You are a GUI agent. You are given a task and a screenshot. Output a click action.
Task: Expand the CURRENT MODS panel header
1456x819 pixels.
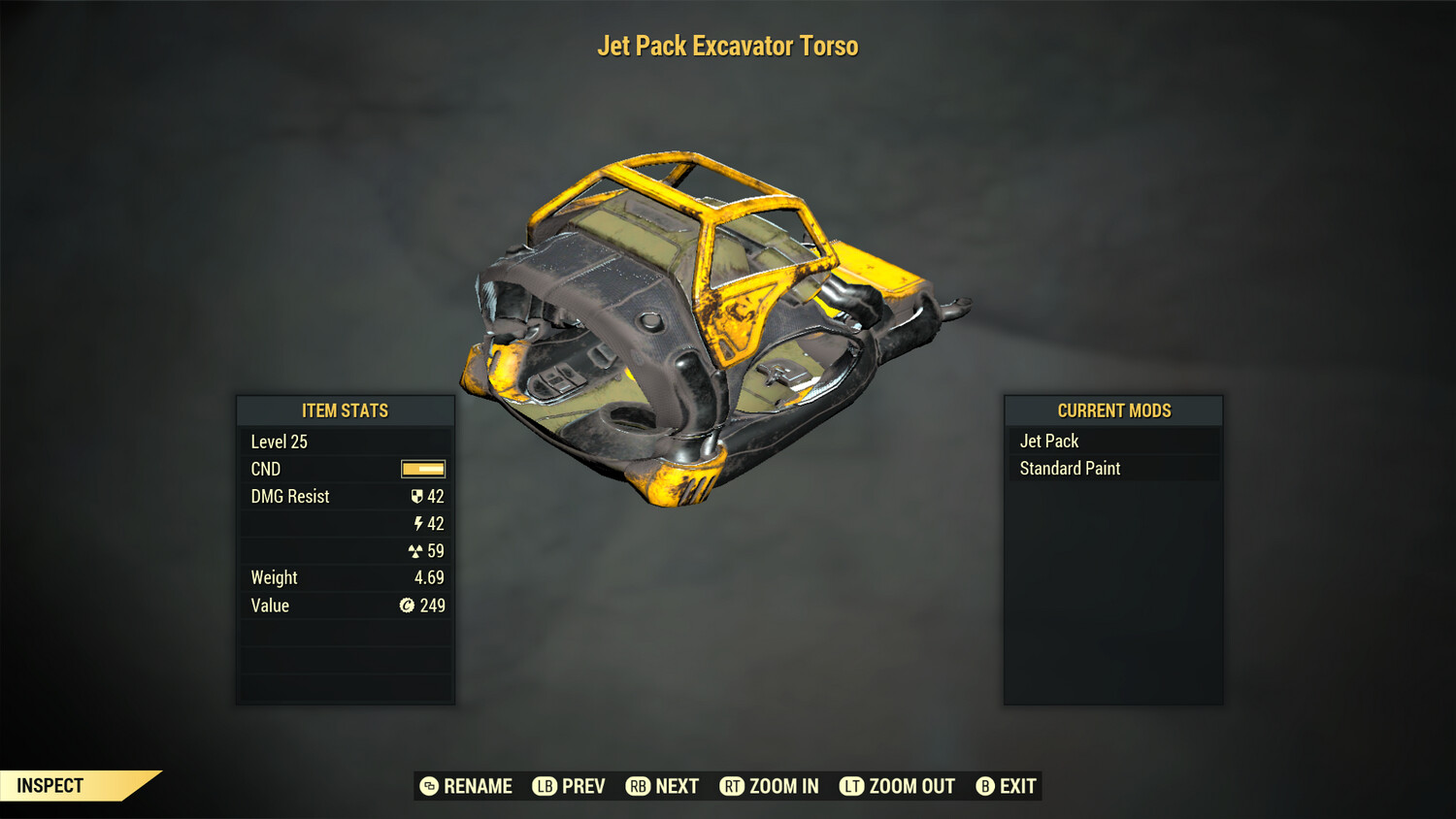1113,410
